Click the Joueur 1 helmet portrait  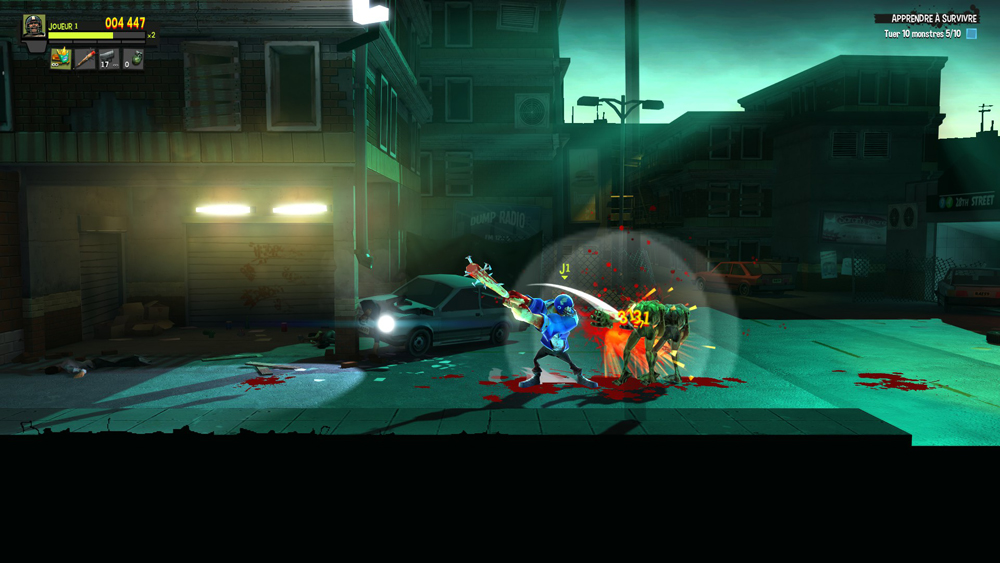click(x=34, y=28)
